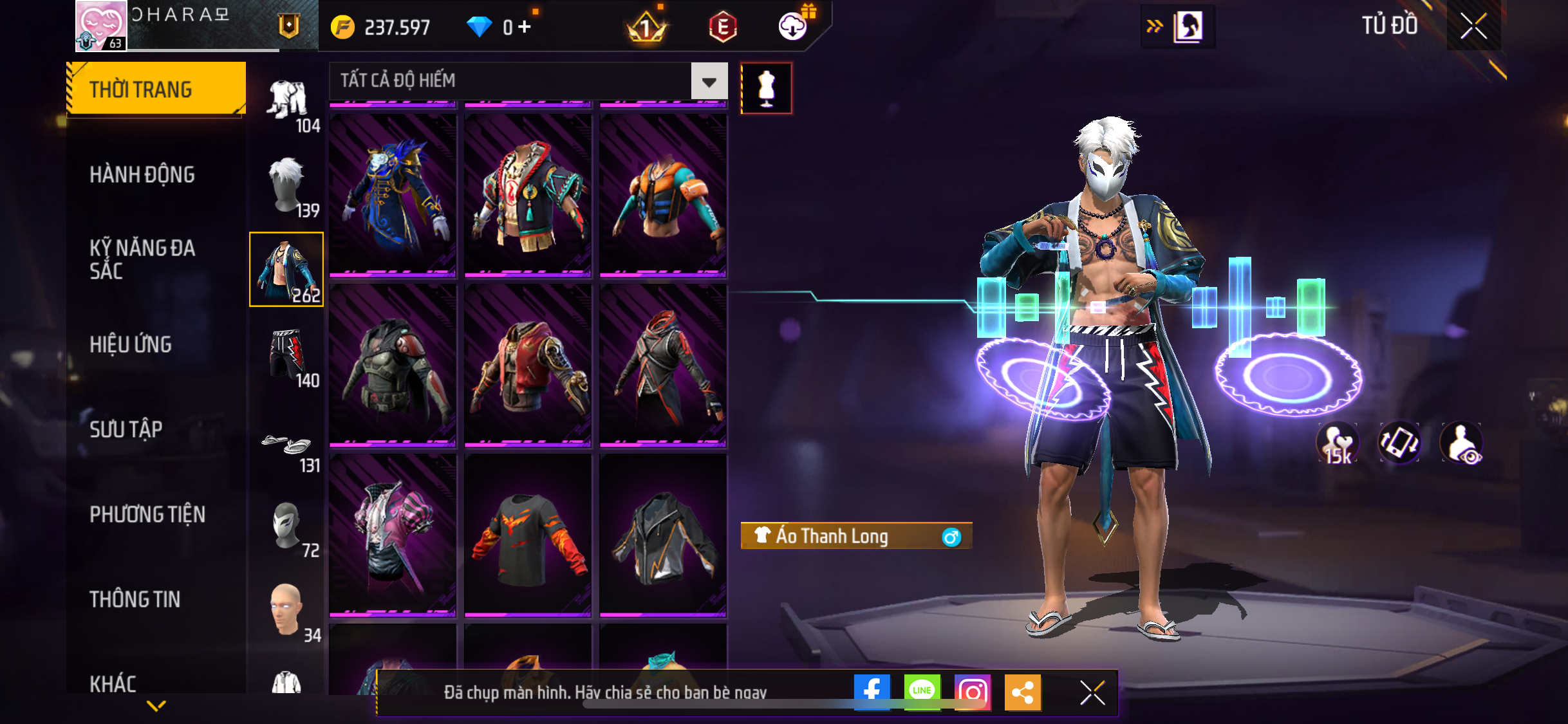Pick the orange and teal life vest top
Image resolution: width=1568 pixels, height=724 pixels.
pos(663,194)
